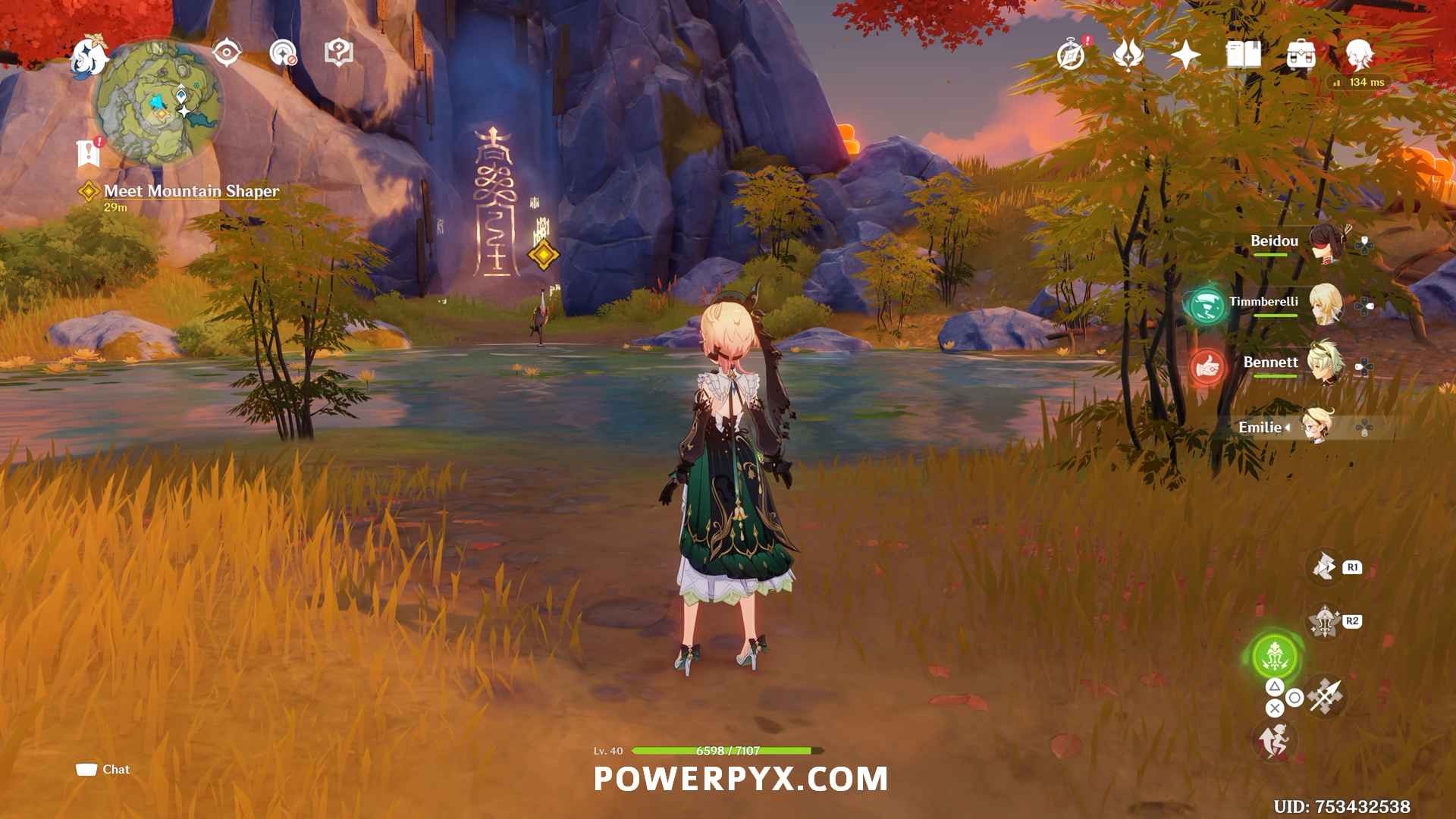Open the character profile head icon
This screenshot has height=819, width=1456.
(x=1358, y=55)
